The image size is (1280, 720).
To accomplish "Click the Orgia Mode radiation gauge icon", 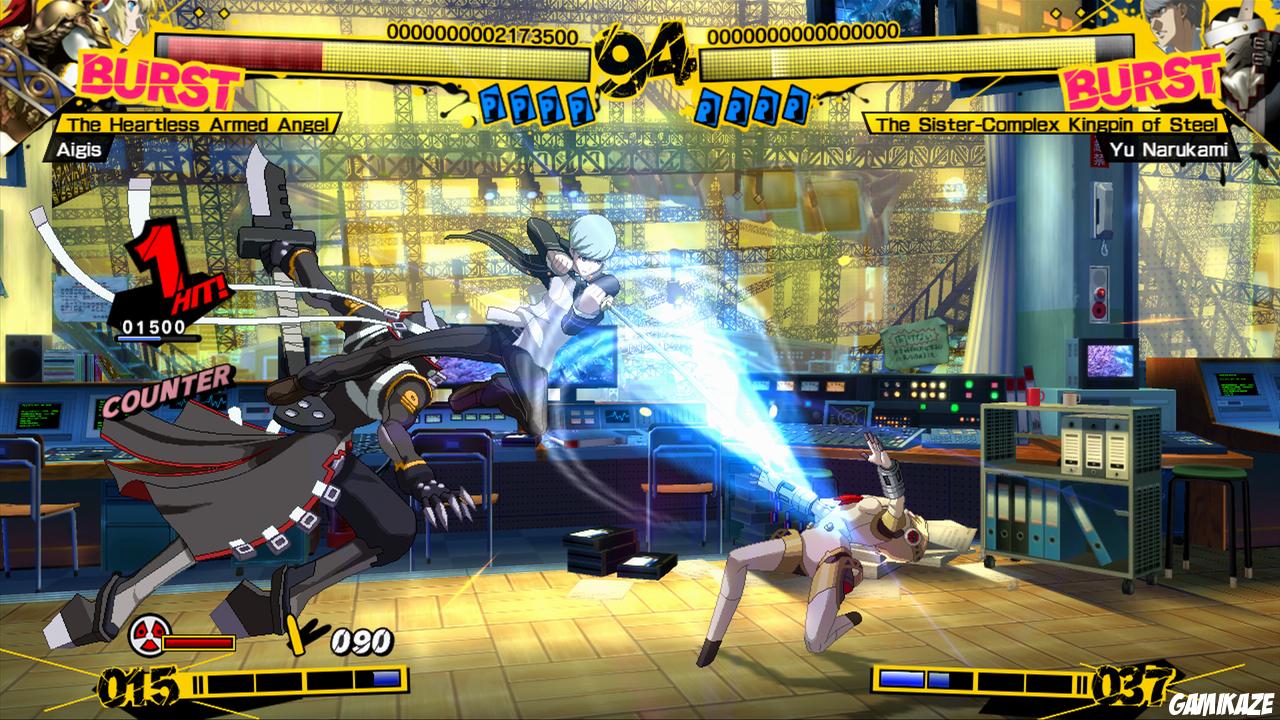I will click(148, 637).
